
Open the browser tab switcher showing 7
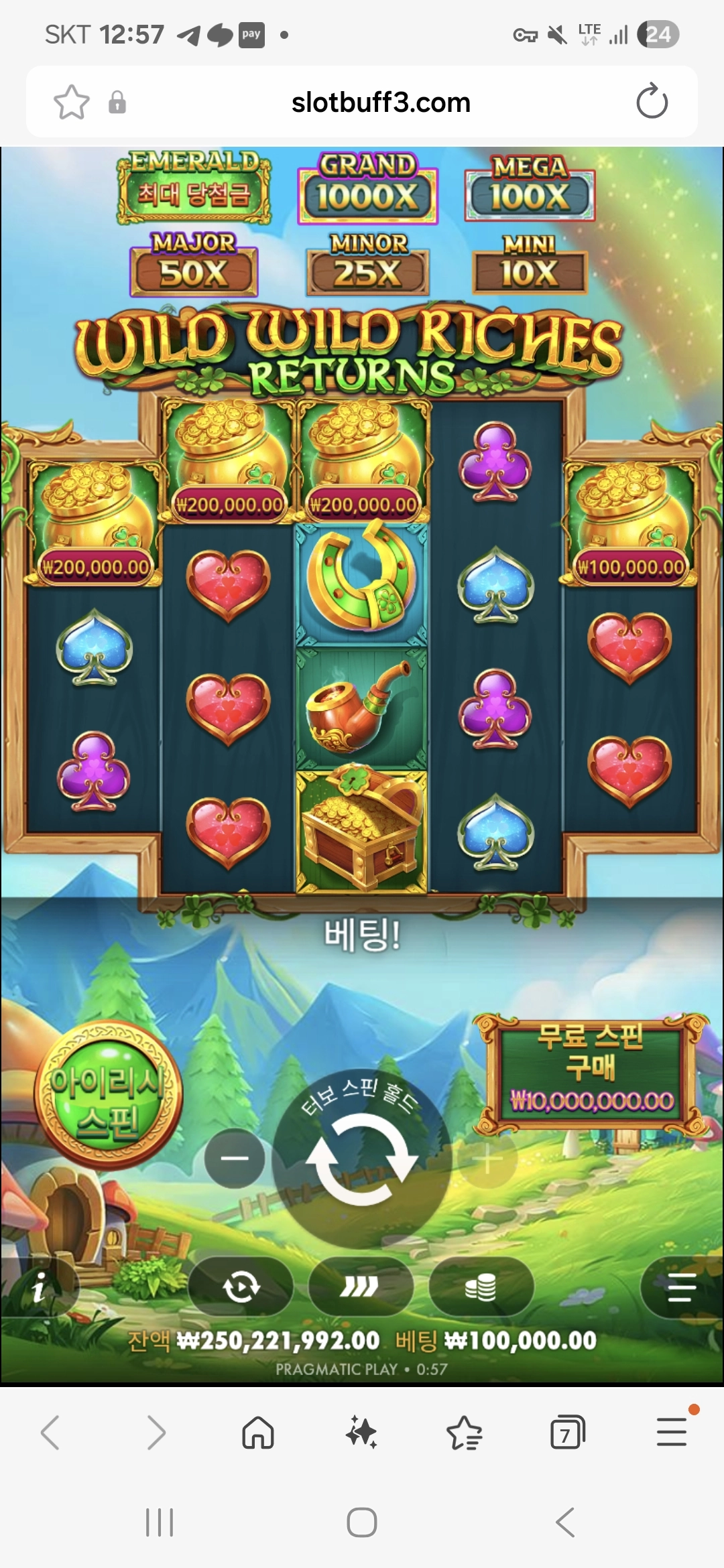click(567, 1433)
